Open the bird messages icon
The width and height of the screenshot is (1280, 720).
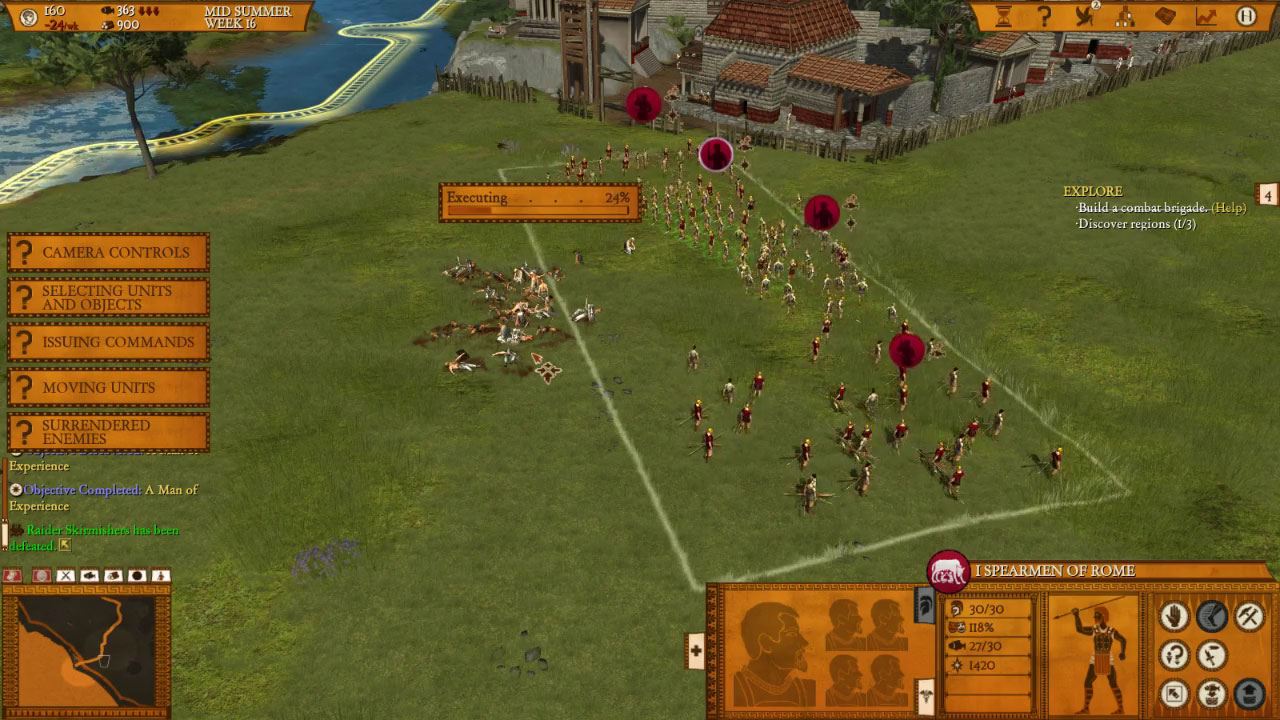coord(1084,16)
